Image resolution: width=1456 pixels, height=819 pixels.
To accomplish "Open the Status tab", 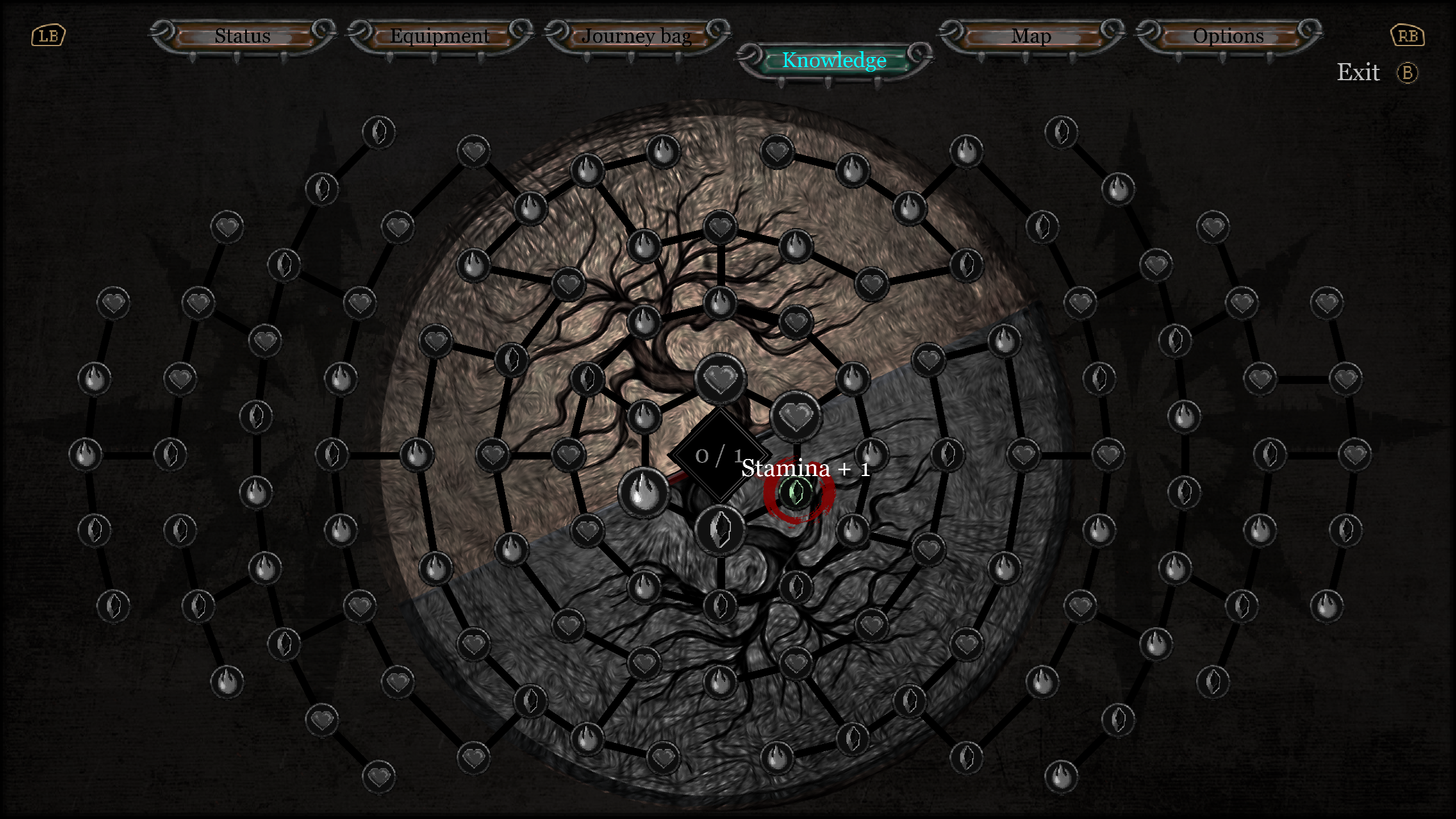I will pos(243,36).
